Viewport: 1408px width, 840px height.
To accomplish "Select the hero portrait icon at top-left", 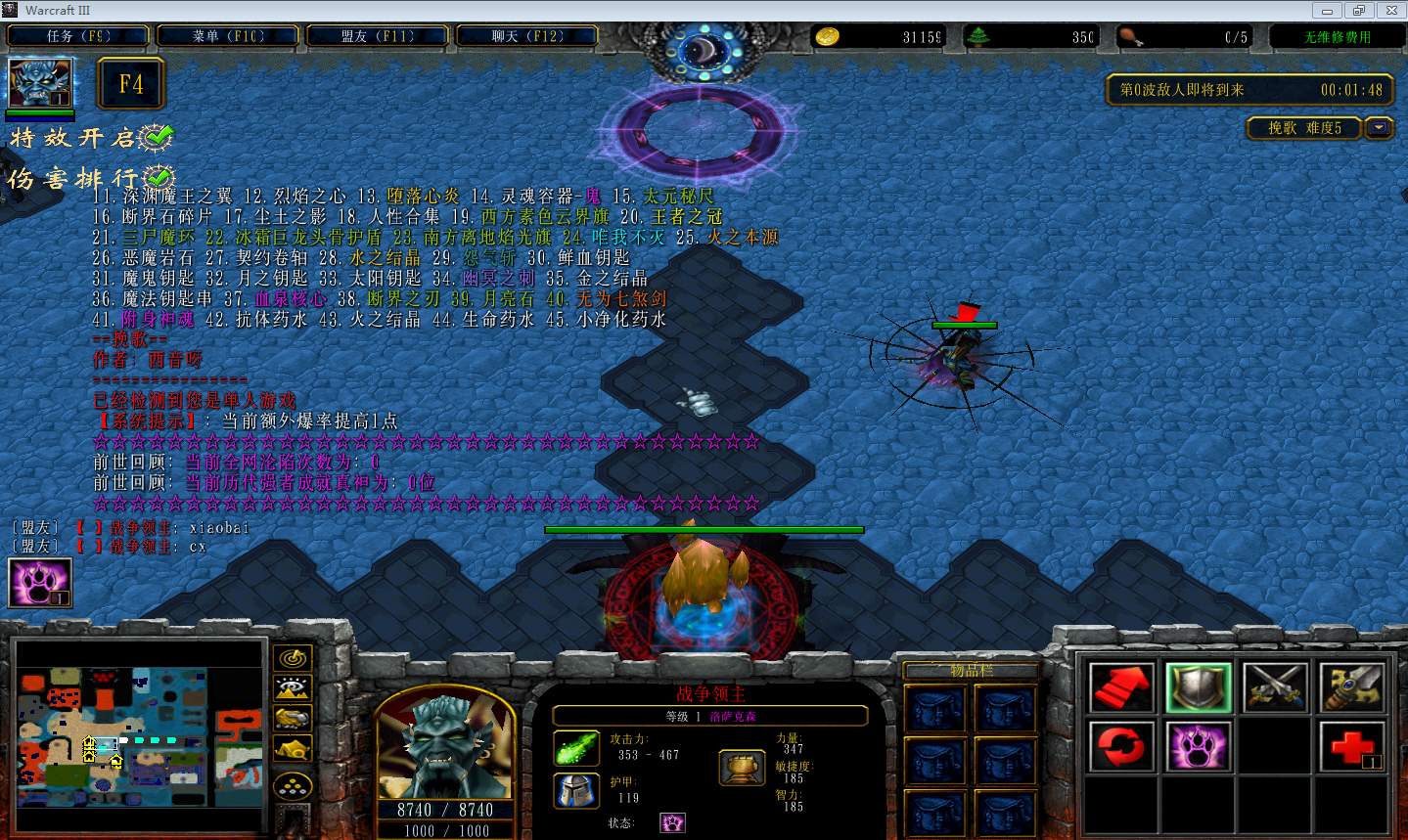I will coord(39,83).
